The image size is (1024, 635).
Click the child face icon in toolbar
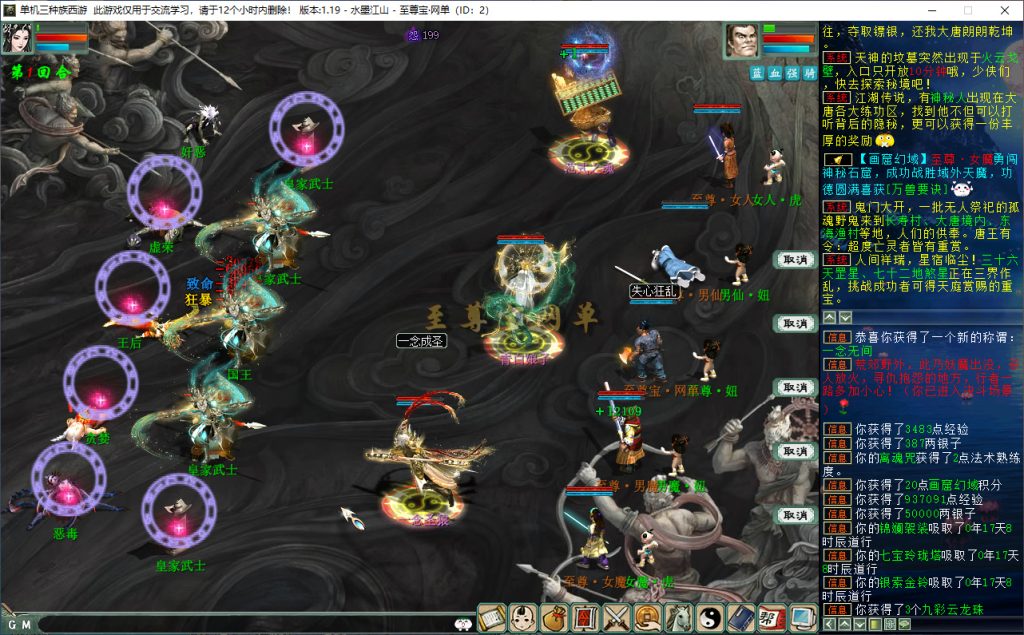pyautogui.click(x=523, y=618)
